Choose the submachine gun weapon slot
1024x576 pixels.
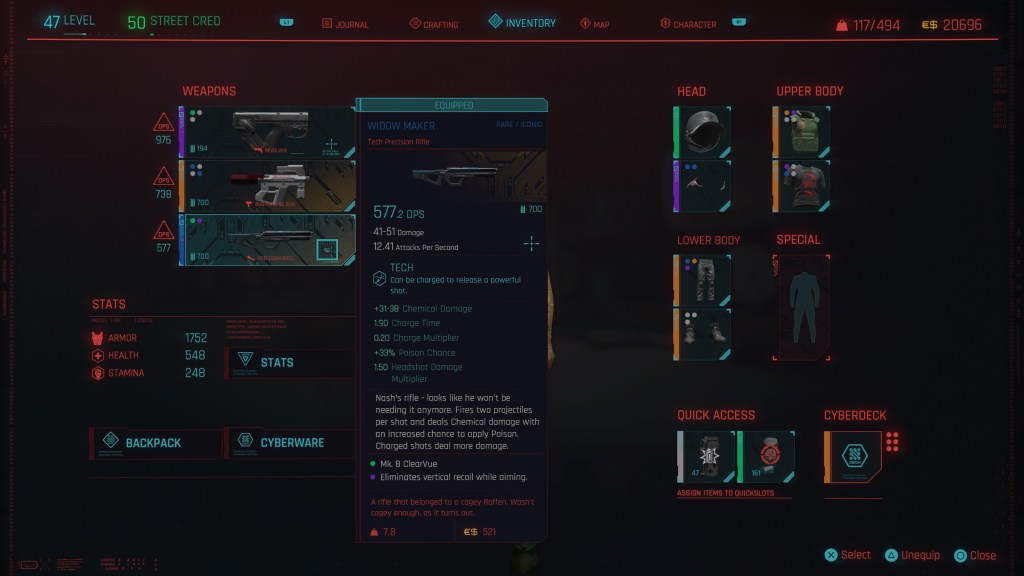(267, 186)
